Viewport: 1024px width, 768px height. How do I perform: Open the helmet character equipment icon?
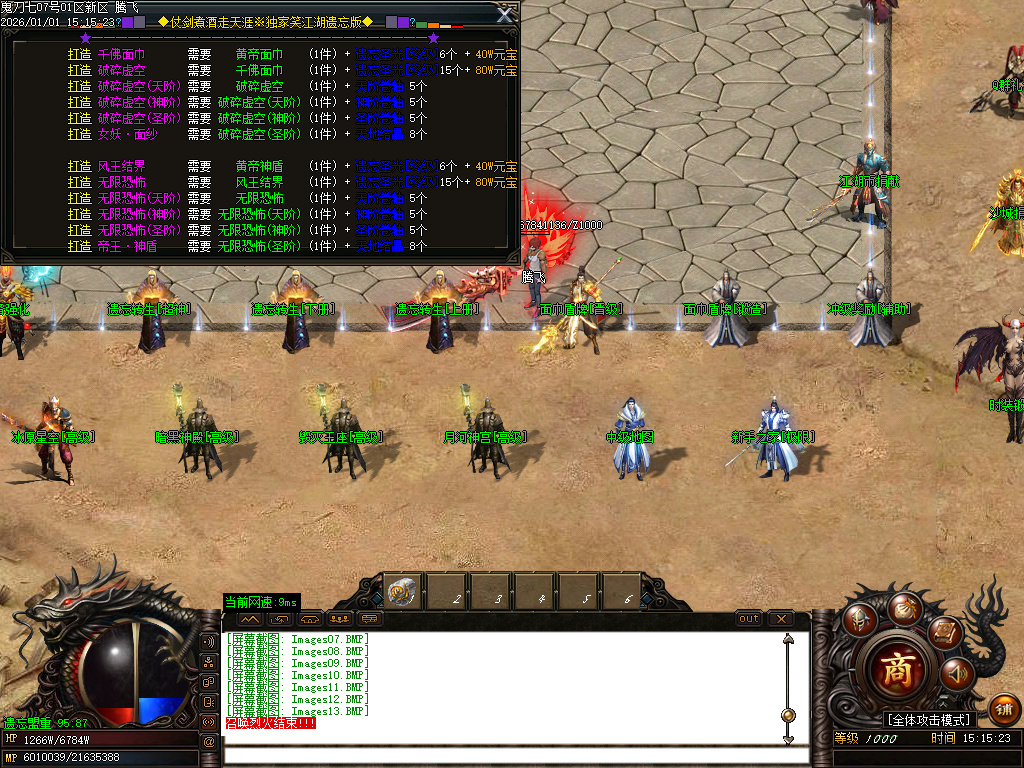(x=859, y=620)
